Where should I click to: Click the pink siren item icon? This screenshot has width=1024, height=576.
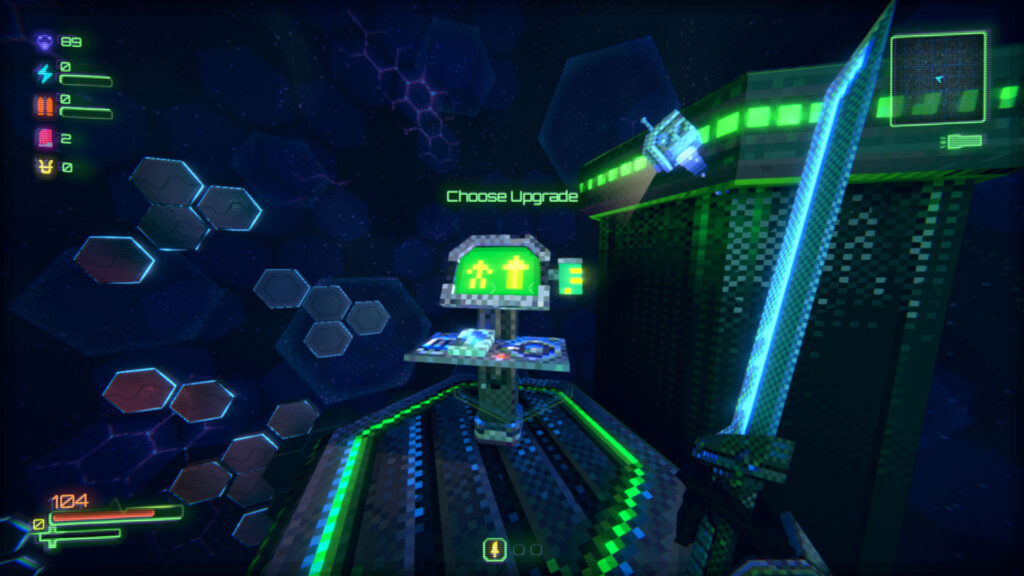(x=44, y=138)
